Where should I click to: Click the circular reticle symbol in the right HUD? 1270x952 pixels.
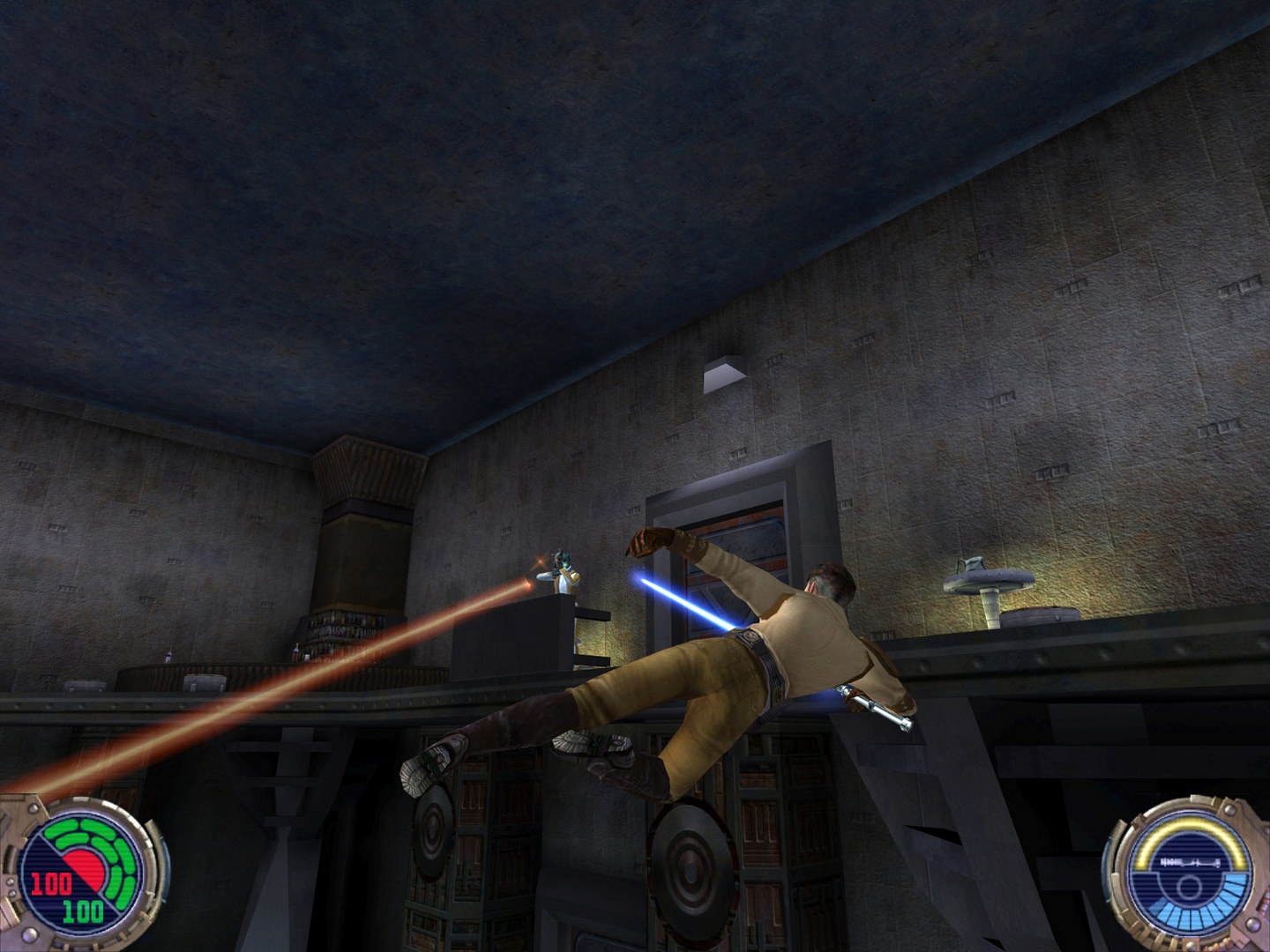point(1189,886)
